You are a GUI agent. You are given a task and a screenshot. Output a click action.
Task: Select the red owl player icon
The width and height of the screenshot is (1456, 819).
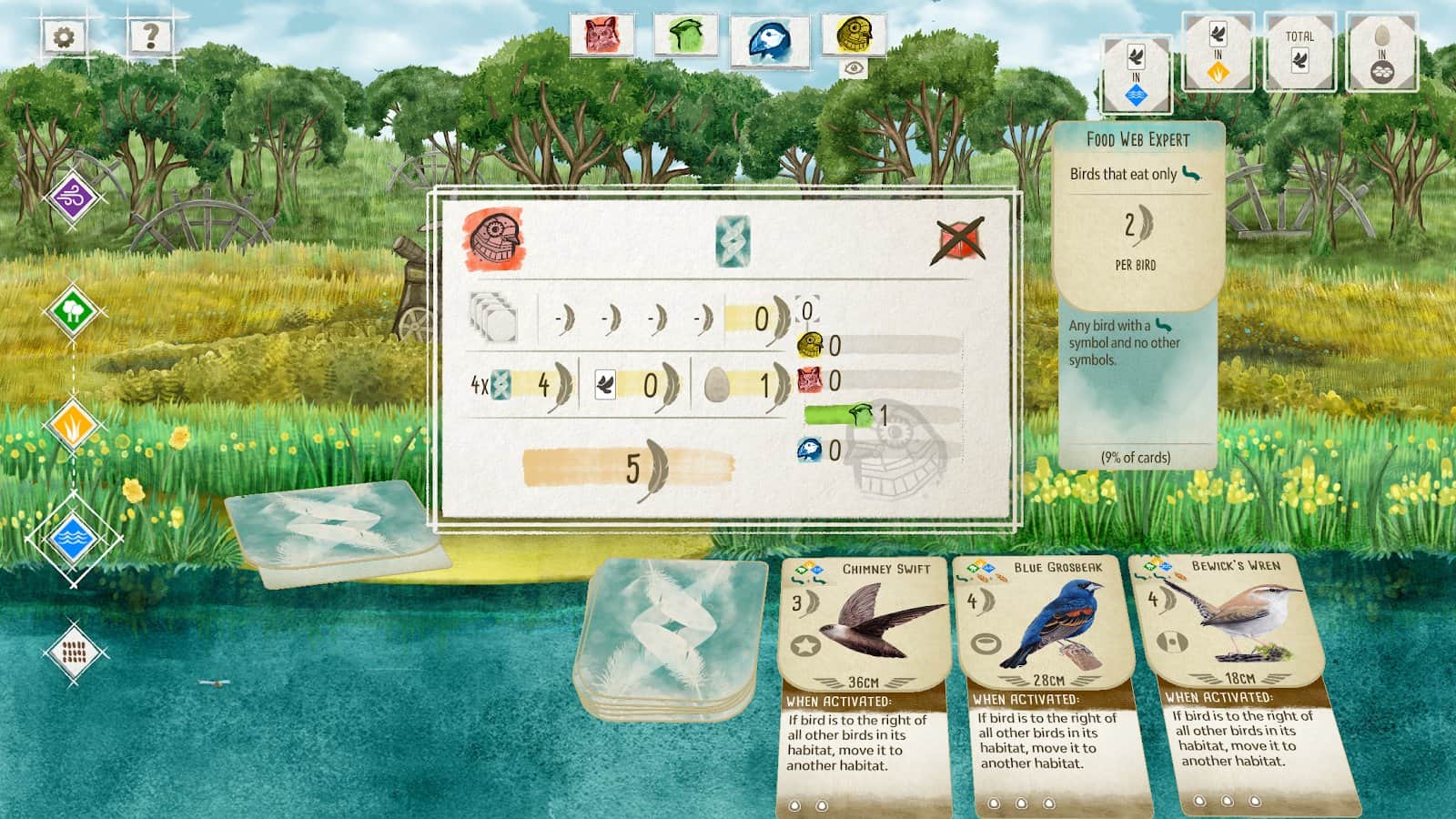(601, 35)
